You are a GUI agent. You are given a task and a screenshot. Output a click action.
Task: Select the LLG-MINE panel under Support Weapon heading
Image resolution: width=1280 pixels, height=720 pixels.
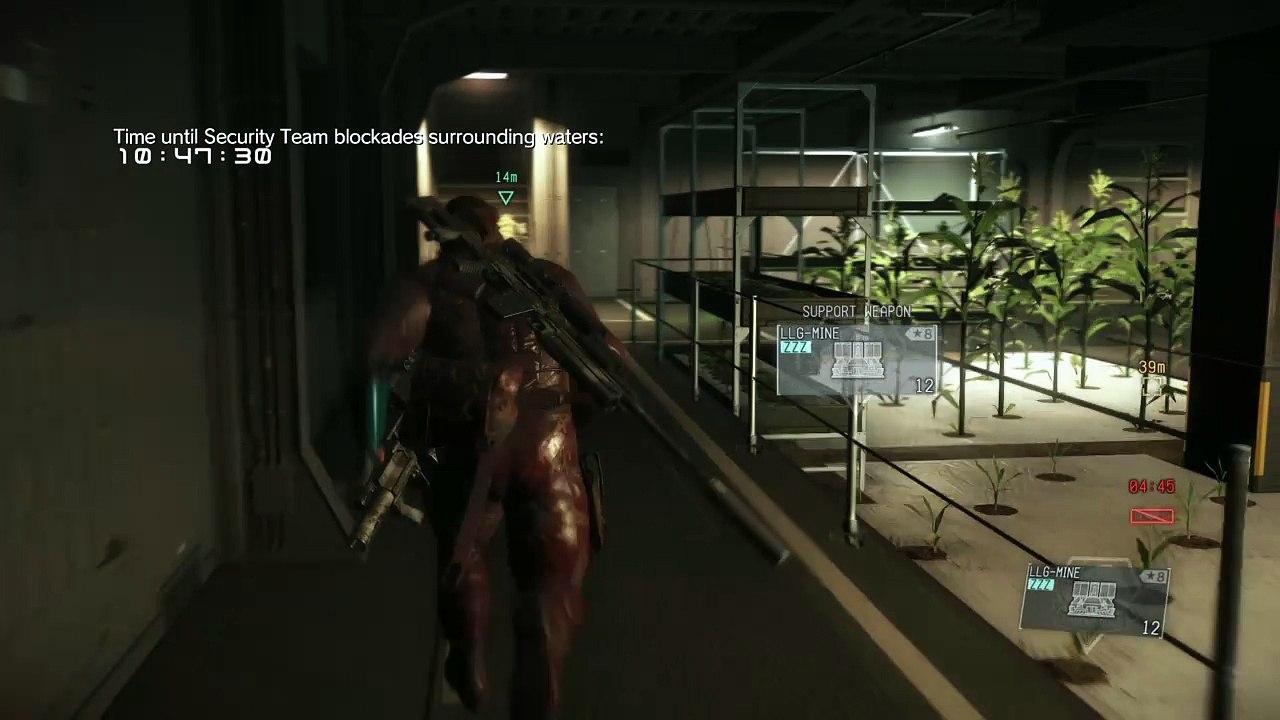(x=857, y=359)
